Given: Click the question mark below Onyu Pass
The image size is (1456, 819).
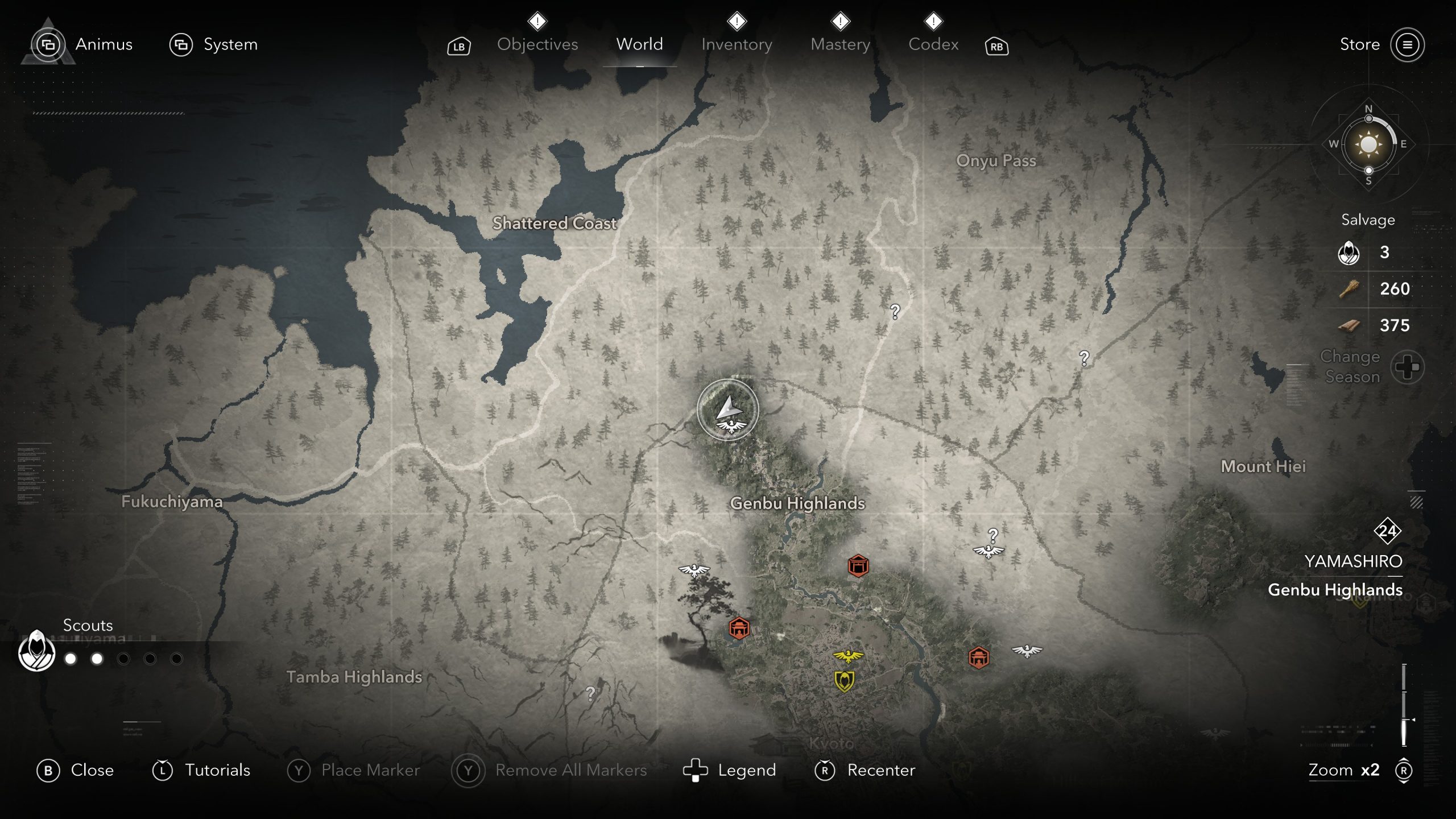Looking at the screenshot, I should [x=895, y=312].
